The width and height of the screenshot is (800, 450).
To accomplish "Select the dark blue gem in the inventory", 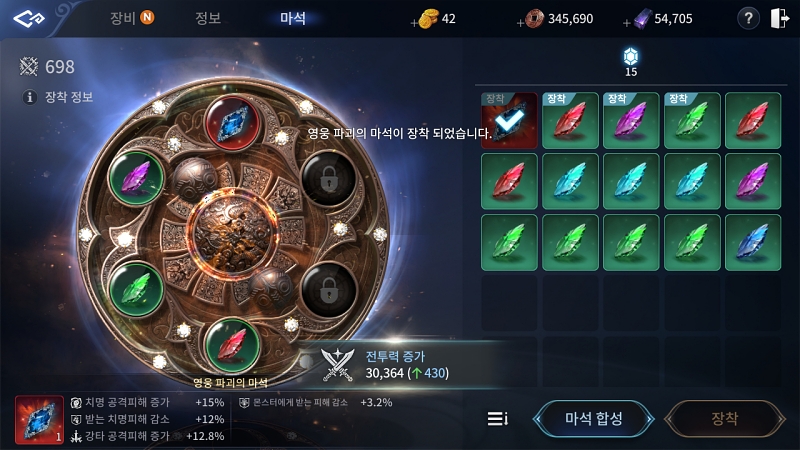I will 753,243.
